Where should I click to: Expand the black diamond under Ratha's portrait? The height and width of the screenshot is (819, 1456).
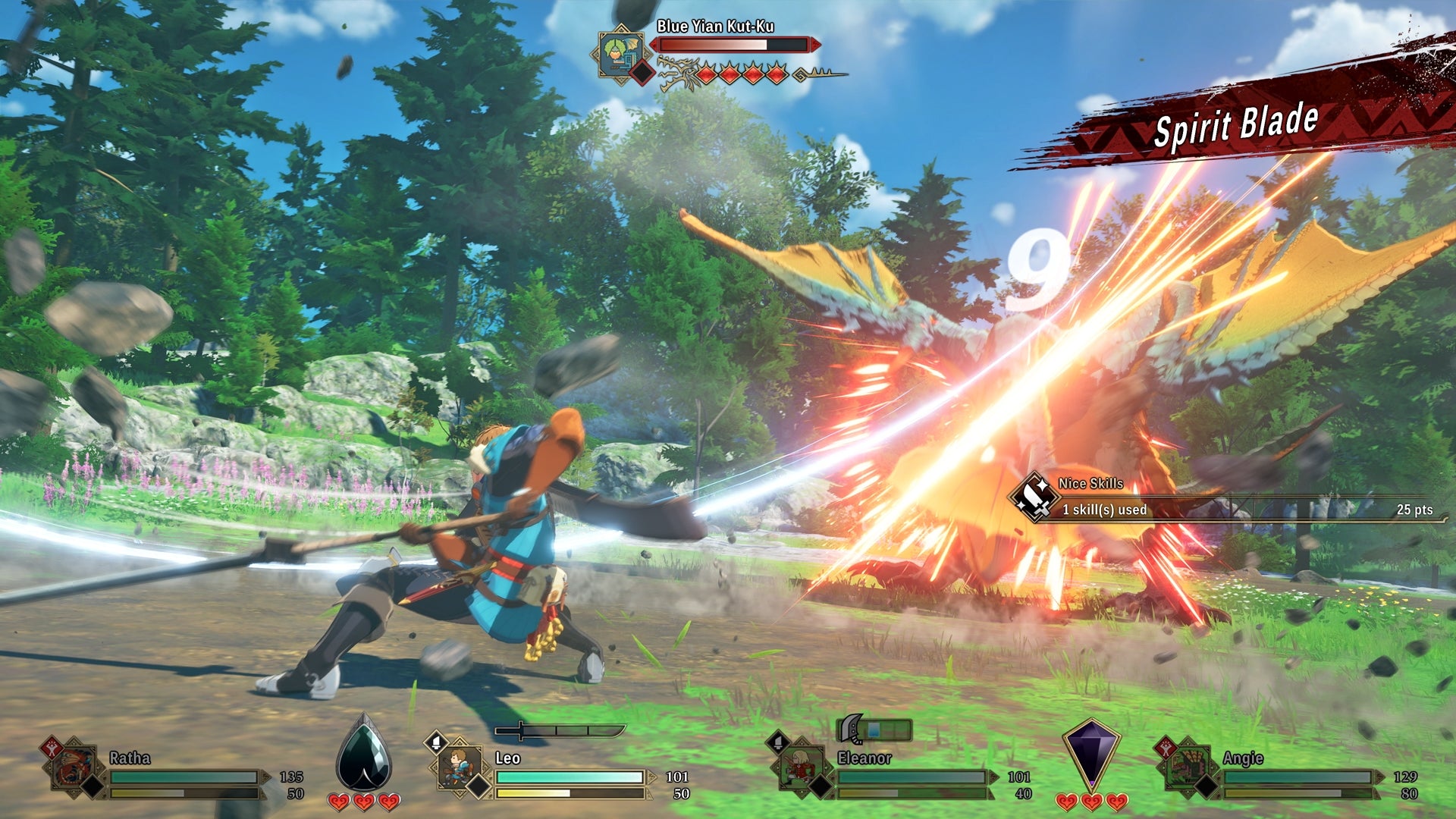coord(94,784)
